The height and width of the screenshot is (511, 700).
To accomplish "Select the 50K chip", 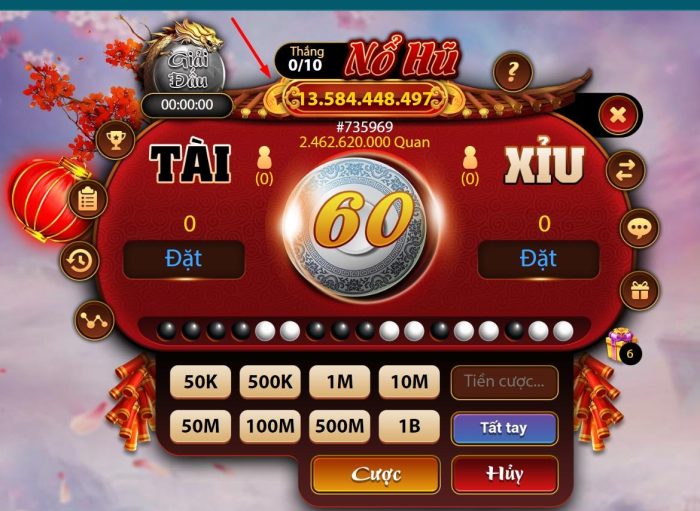I will [x=200, y=381].
